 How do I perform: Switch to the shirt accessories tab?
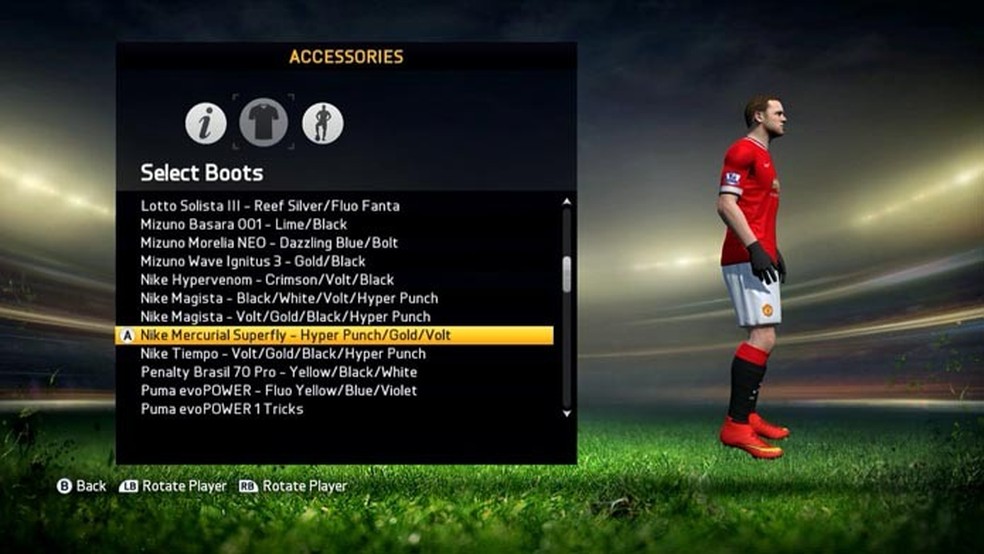264,123
